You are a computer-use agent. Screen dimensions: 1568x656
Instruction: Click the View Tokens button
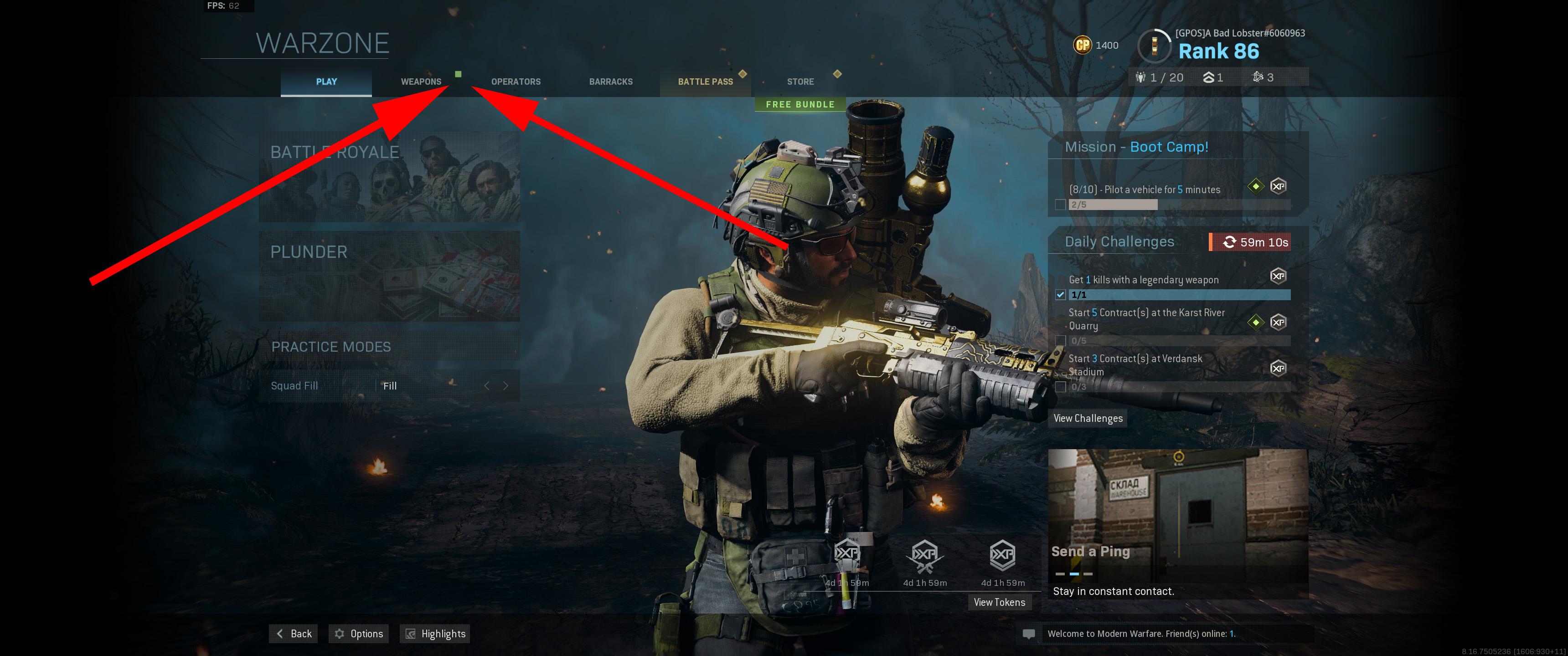point(999,602)
